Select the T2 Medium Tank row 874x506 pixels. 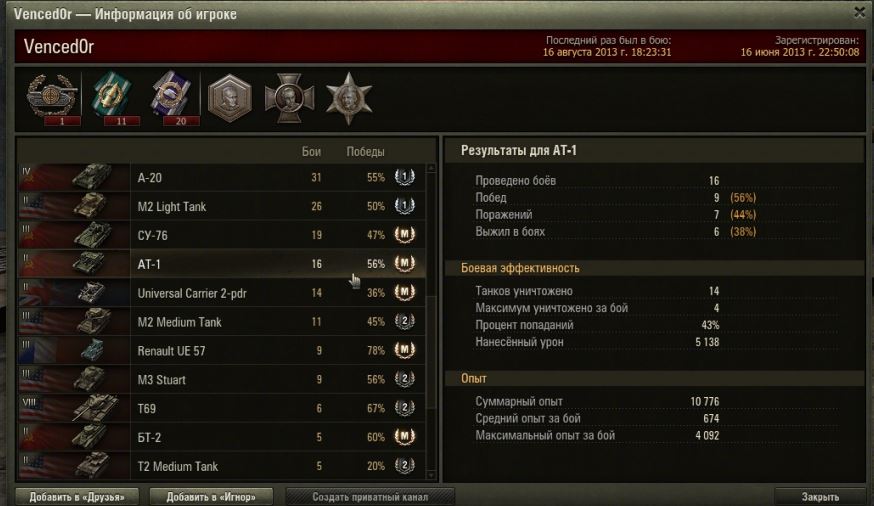pyautogui.click(x=220, y=466)
